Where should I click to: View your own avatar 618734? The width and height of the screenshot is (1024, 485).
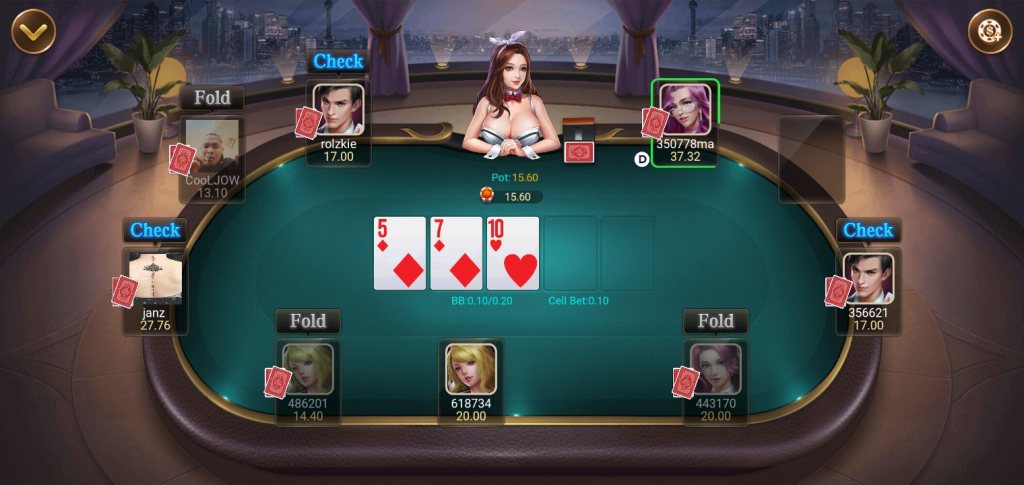coord(471,369)
